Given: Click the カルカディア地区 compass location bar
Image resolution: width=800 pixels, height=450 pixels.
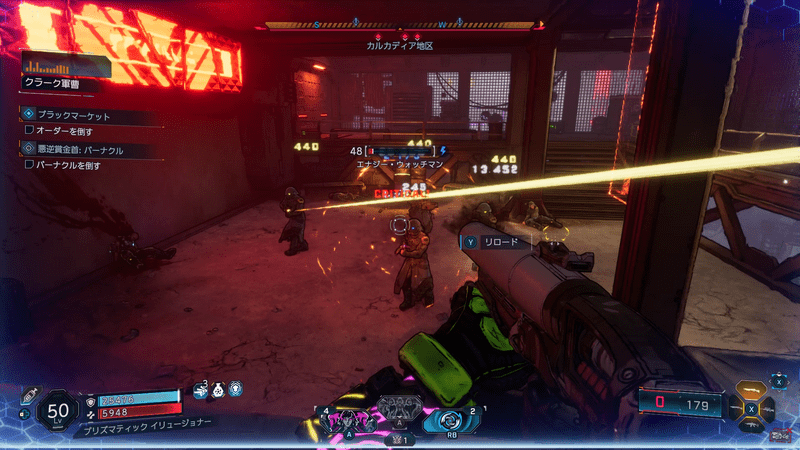Looking at the screenshot, I should coord(398,46).
